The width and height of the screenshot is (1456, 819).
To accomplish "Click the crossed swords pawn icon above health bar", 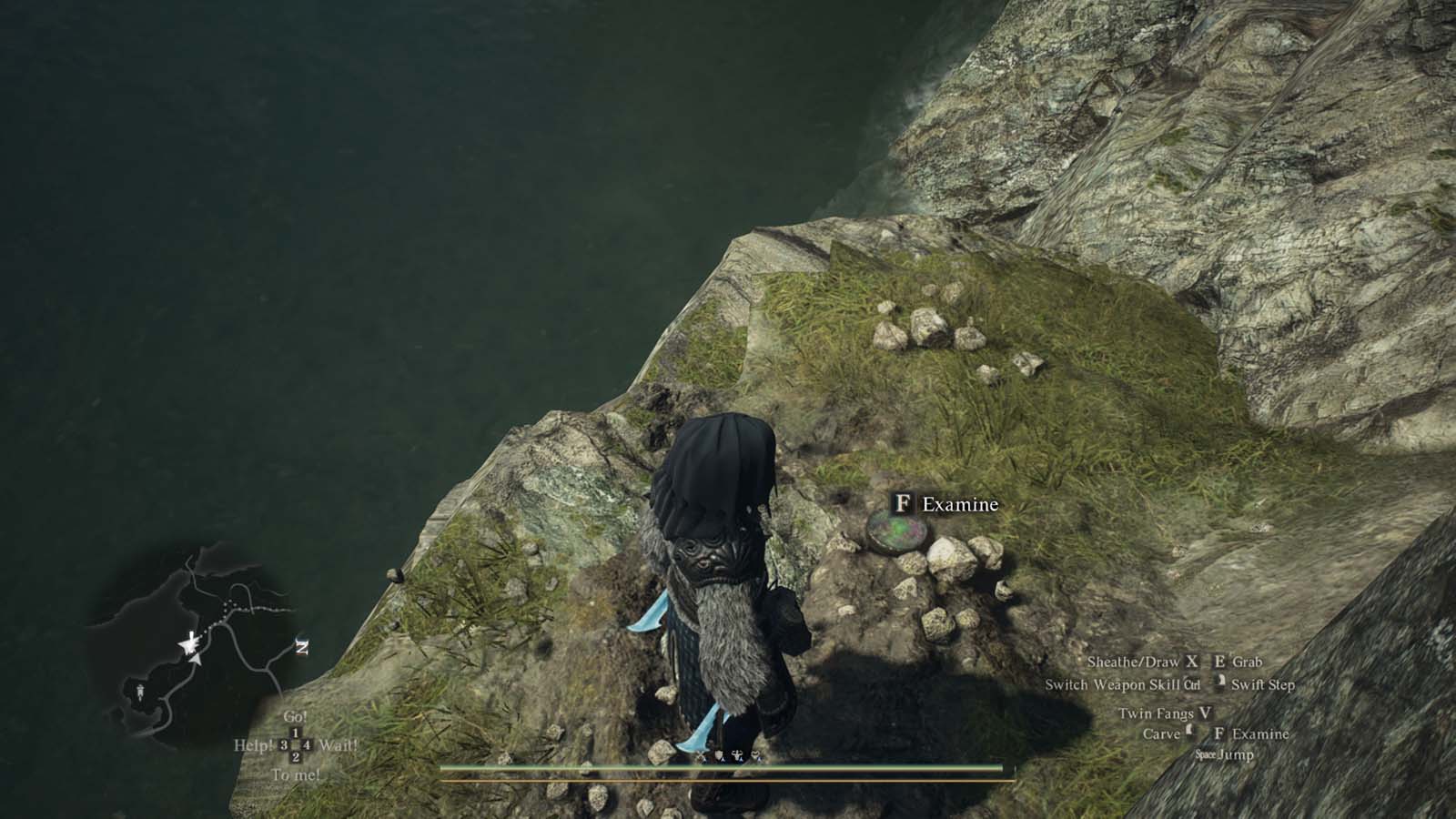I will tap(701, 753).
